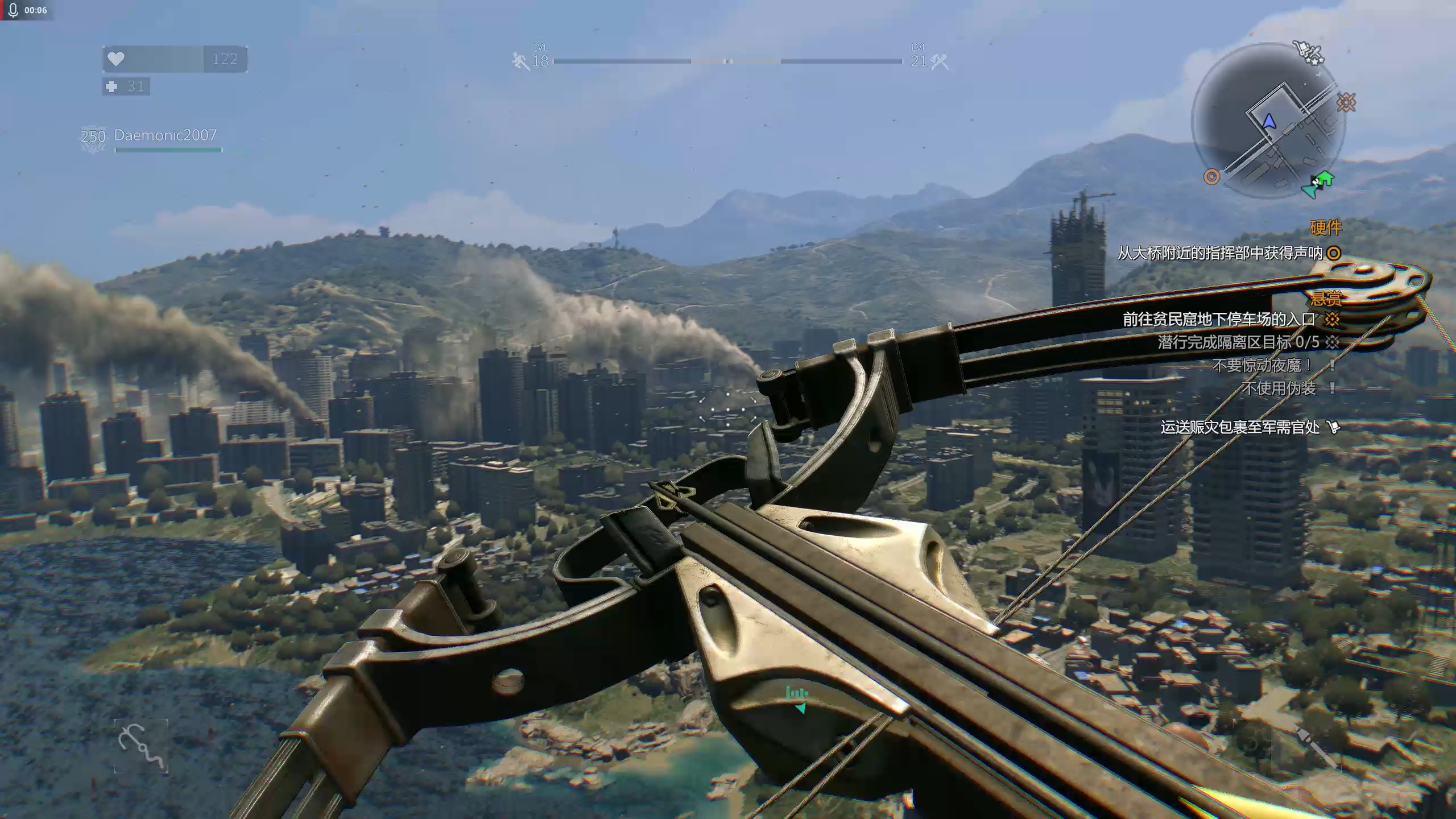
Task: Select the 潜行完成隔离区目标 0/5 objective line
Action: point(1238,342)
